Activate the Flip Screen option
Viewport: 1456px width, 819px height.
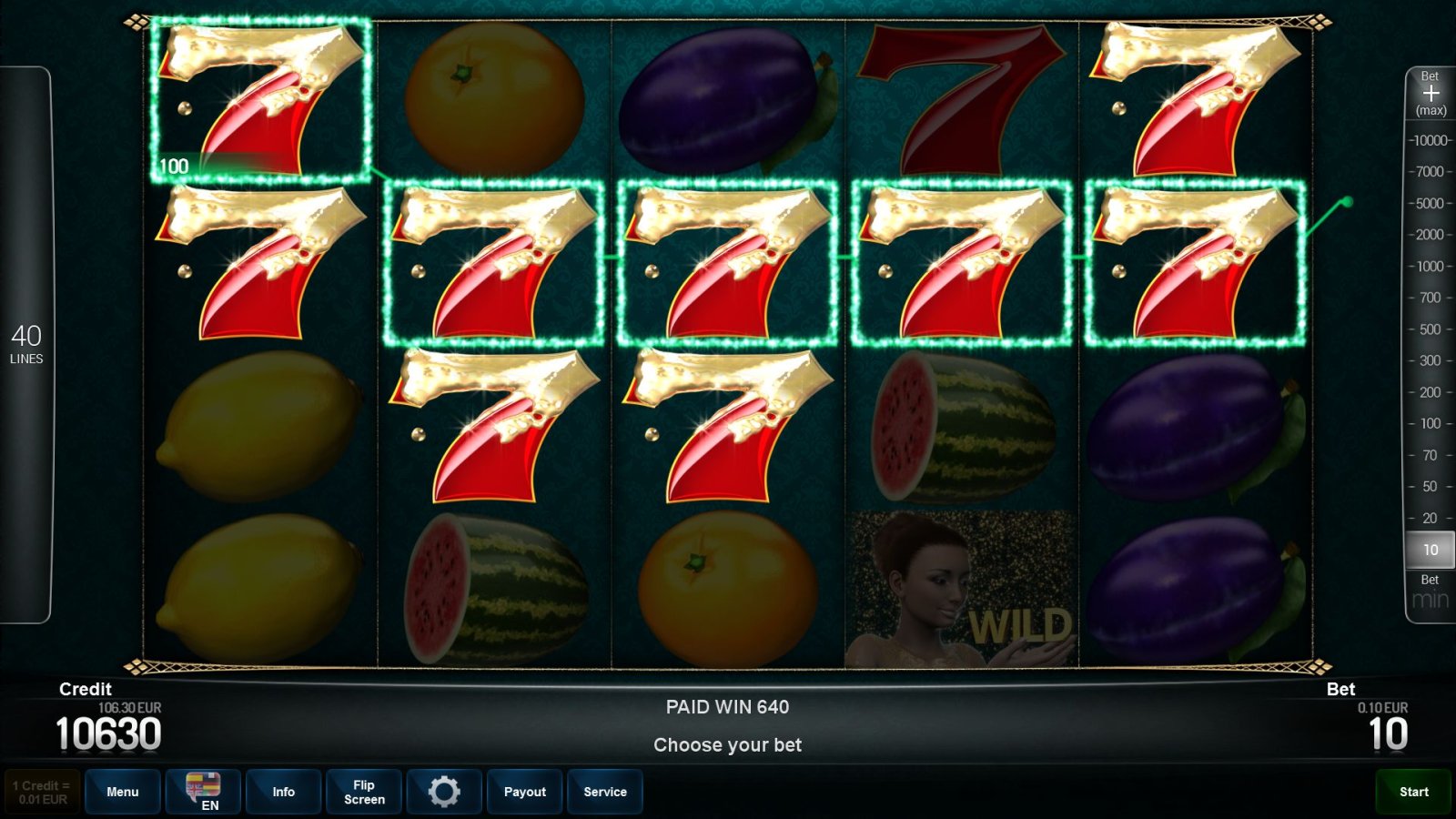(x=363, y=792)
